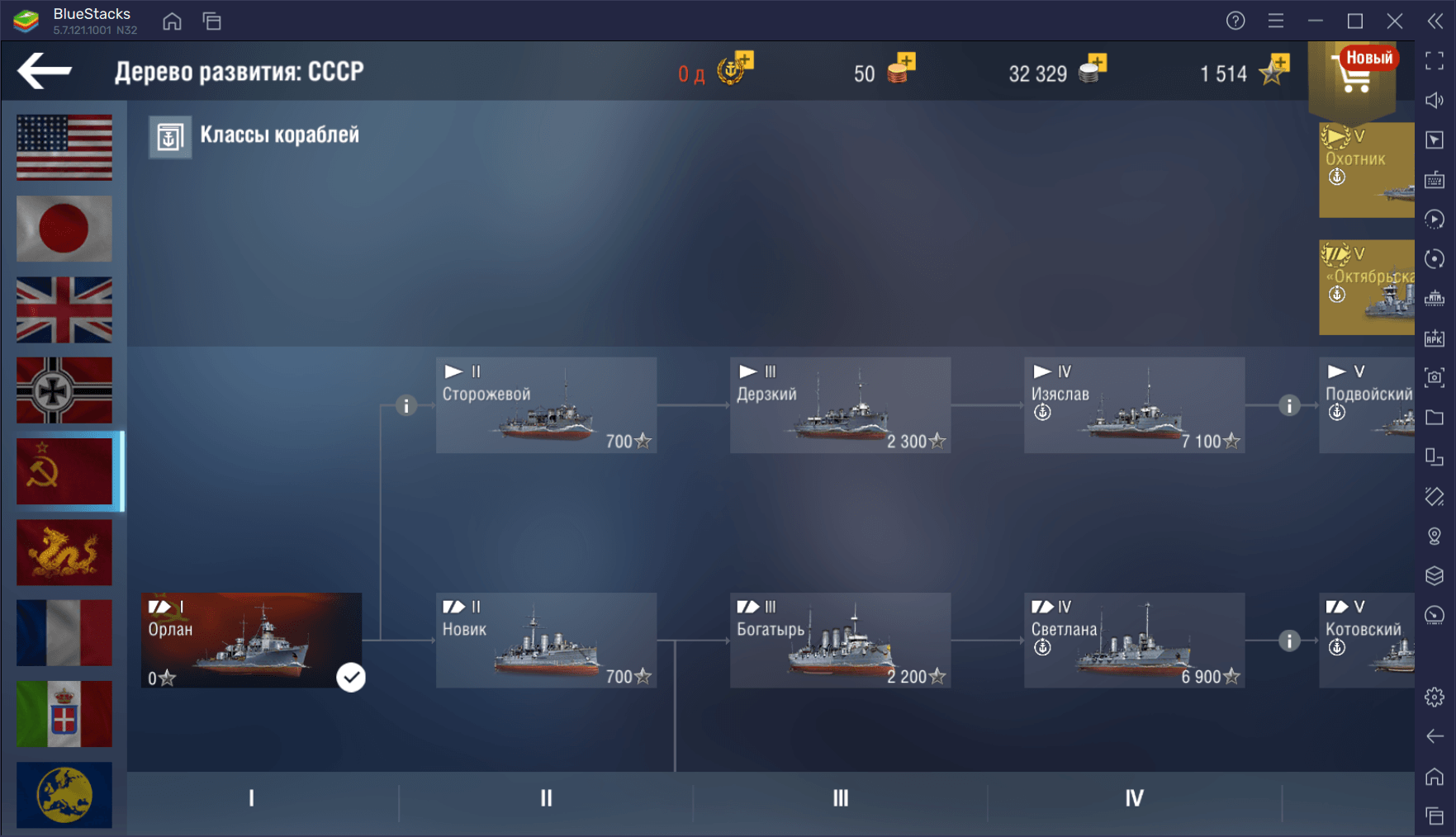Go back with the white arrow button

pyautogui.click(x=45, y=71)
